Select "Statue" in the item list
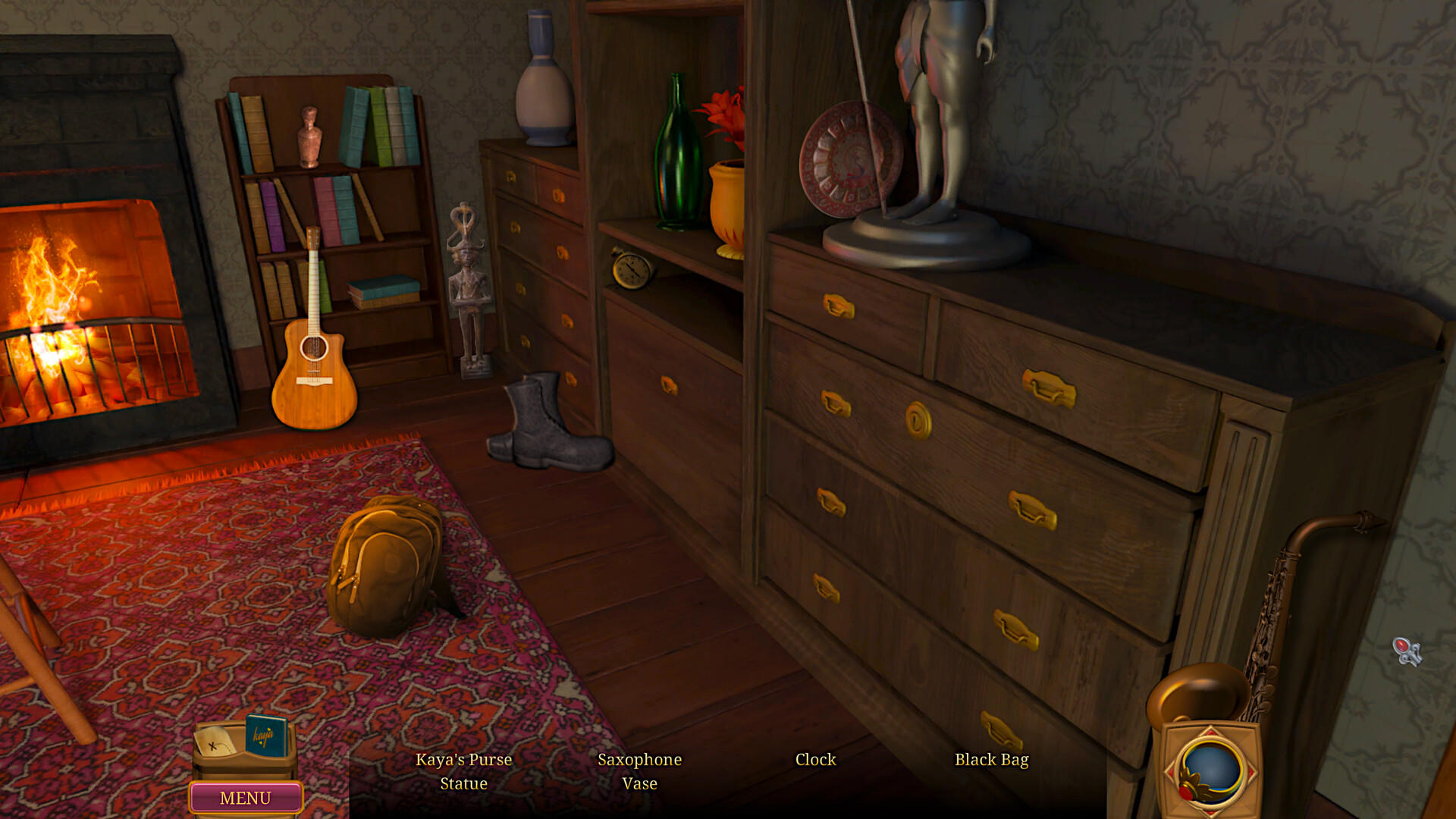The width and height of the screenshot is (1456, 819). pos(463,783)
